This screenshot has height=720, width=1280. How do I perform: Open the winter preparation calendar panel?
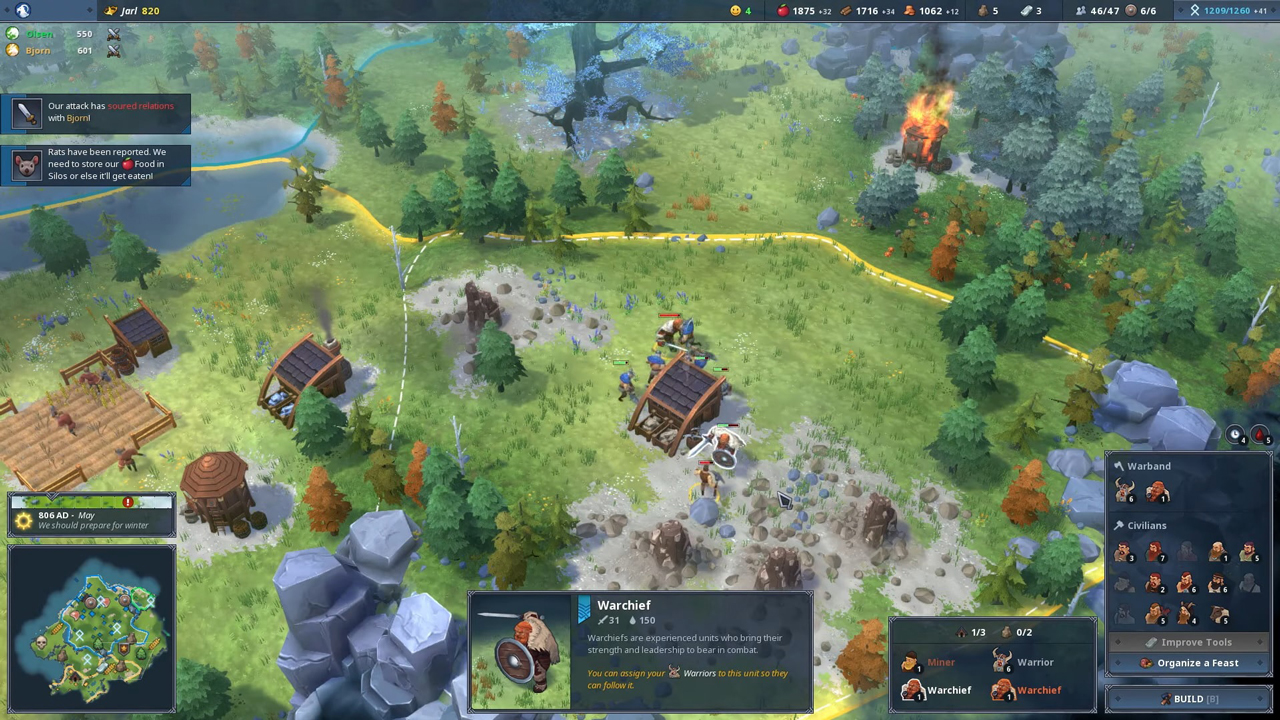[91, 516]
